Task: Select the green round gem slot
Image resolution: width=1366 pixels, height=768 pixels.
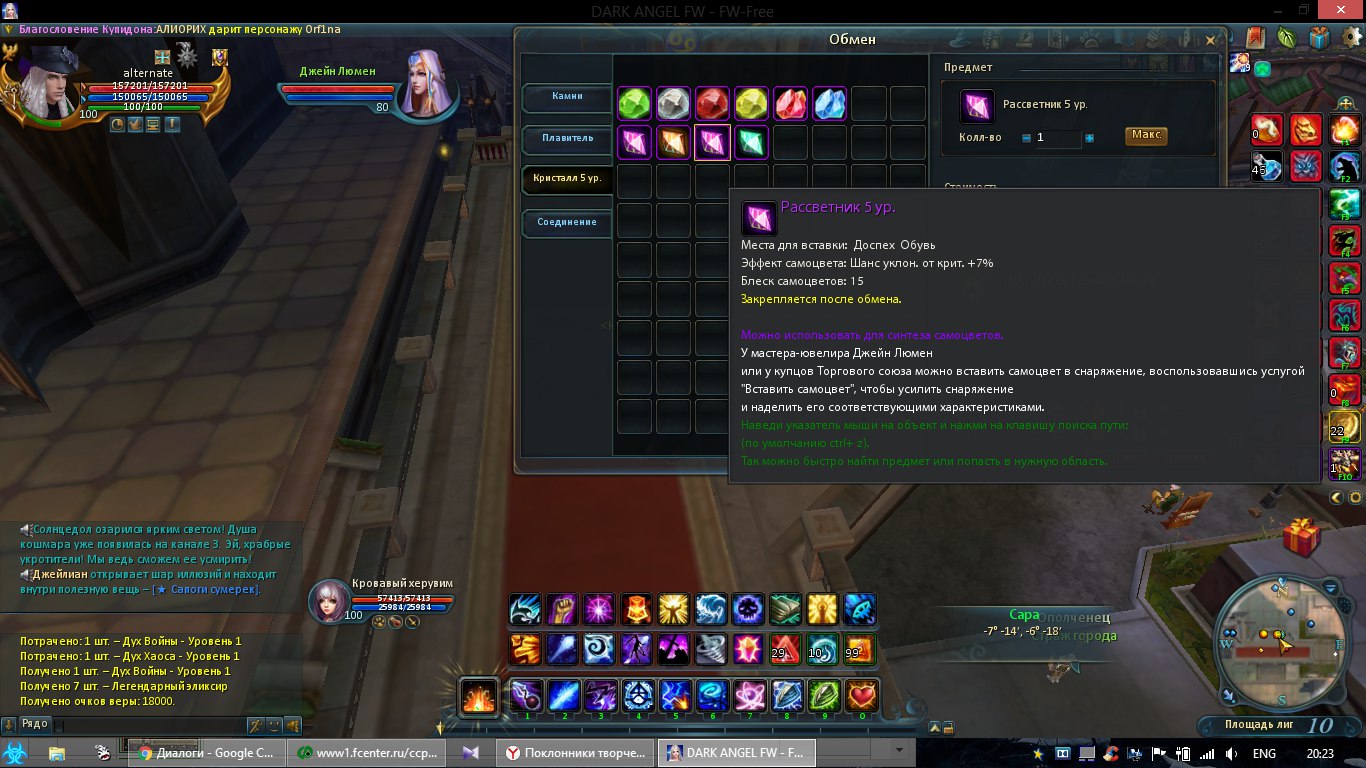Action: [x=634, y=103]
